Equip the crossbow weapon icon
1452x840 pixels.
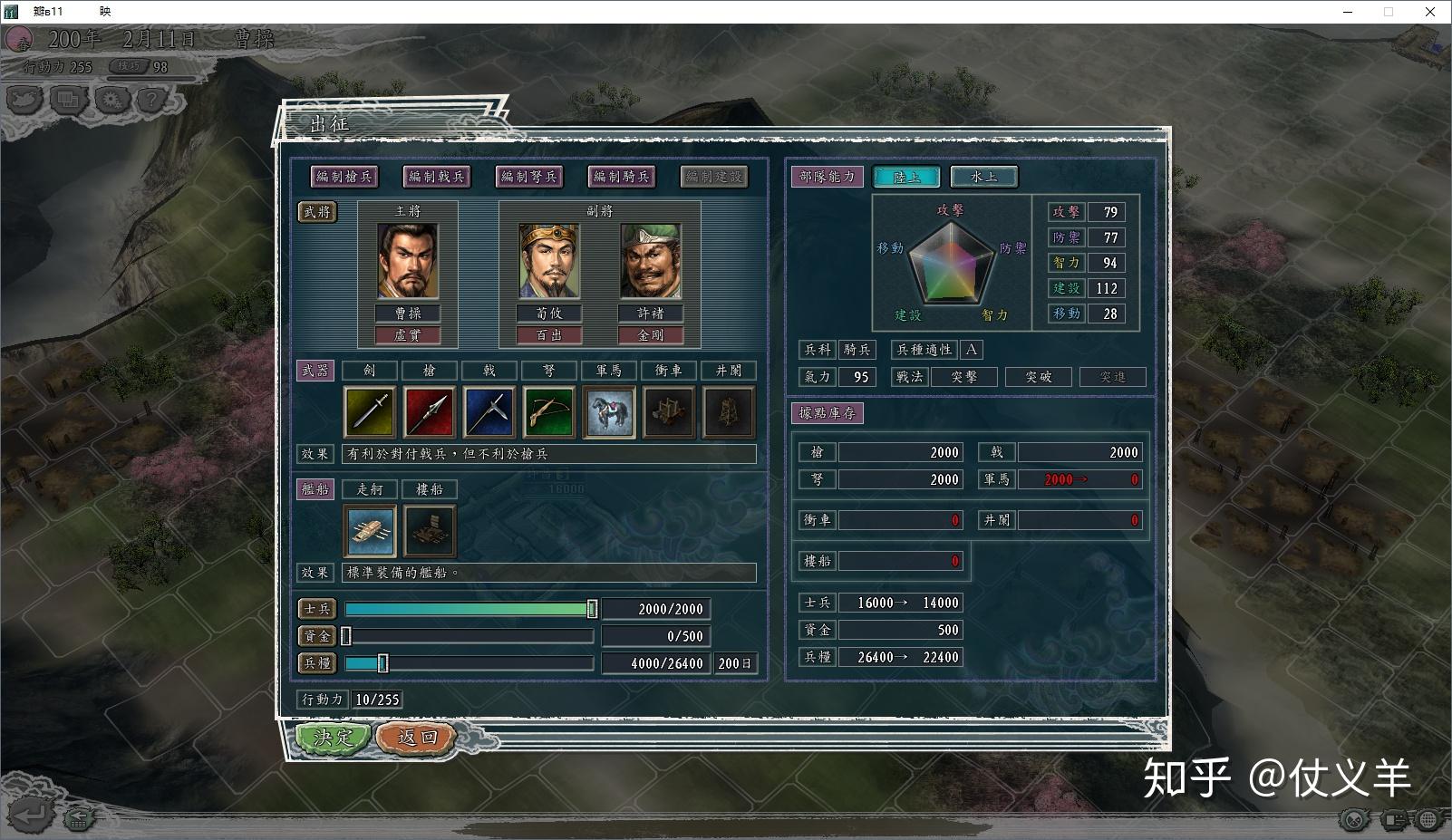[x=549, y=412]
